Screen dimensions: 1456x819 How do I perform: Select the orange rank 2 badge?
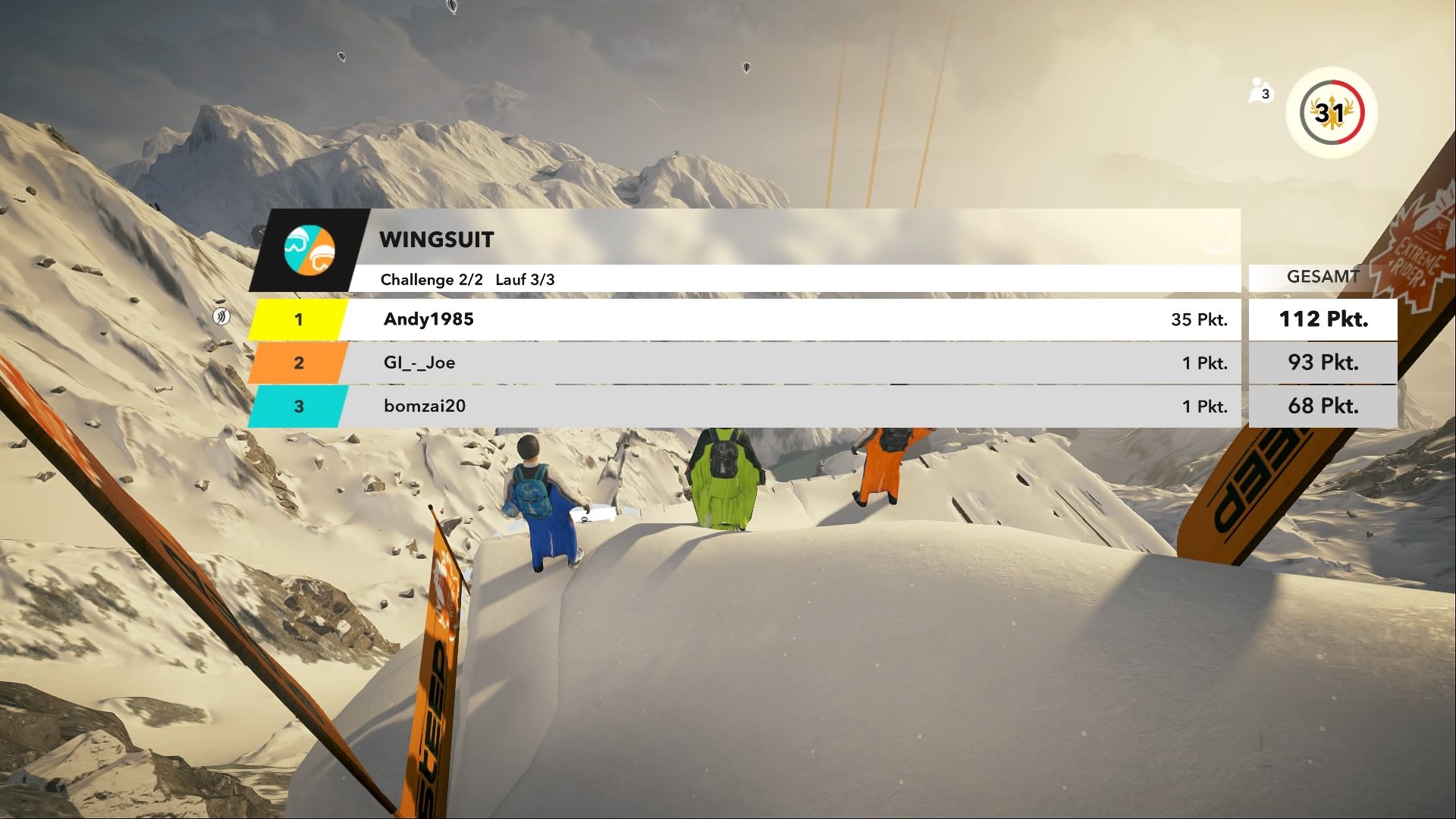[x=300, y=363]
